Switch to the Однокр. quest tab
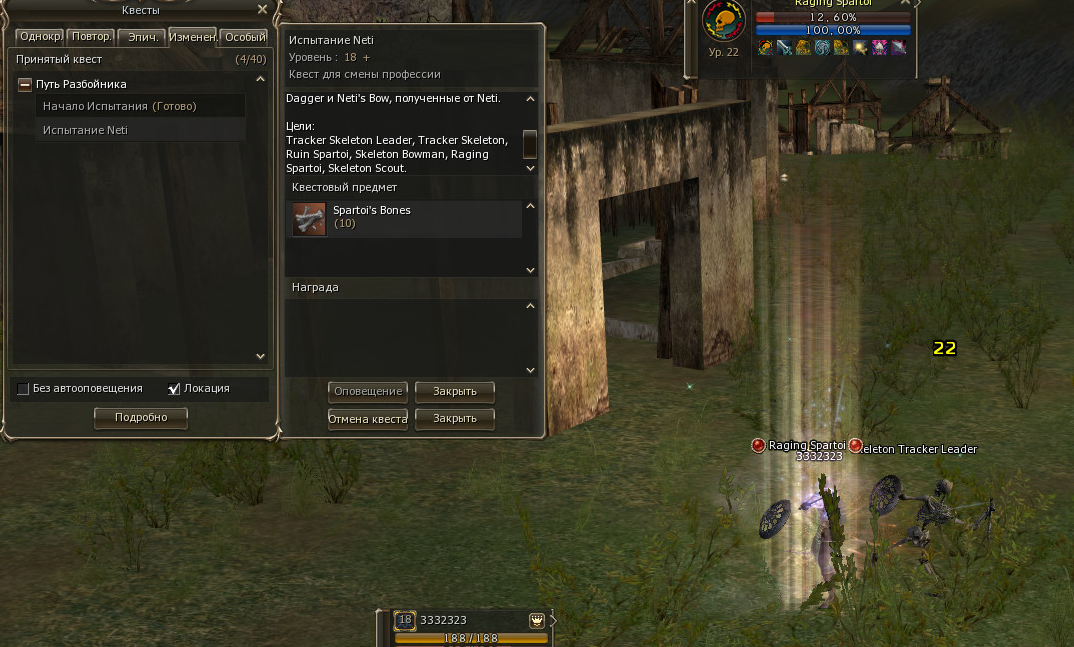The height and width of the screenshot is (647, 1074). pyautogui.click(x=39, y=37)
